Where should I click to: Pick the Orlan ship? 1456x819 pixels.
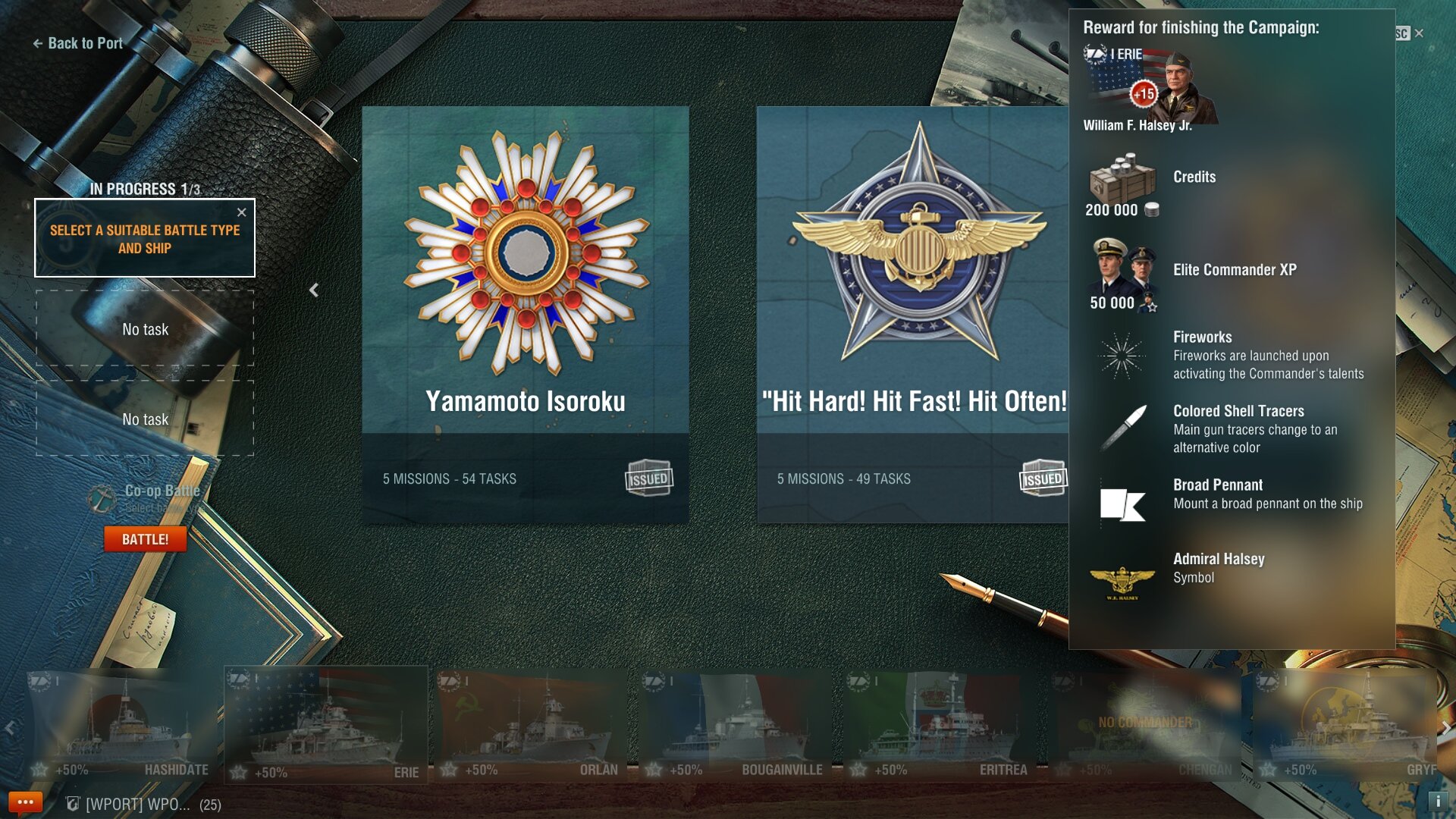tap(531, 726)
